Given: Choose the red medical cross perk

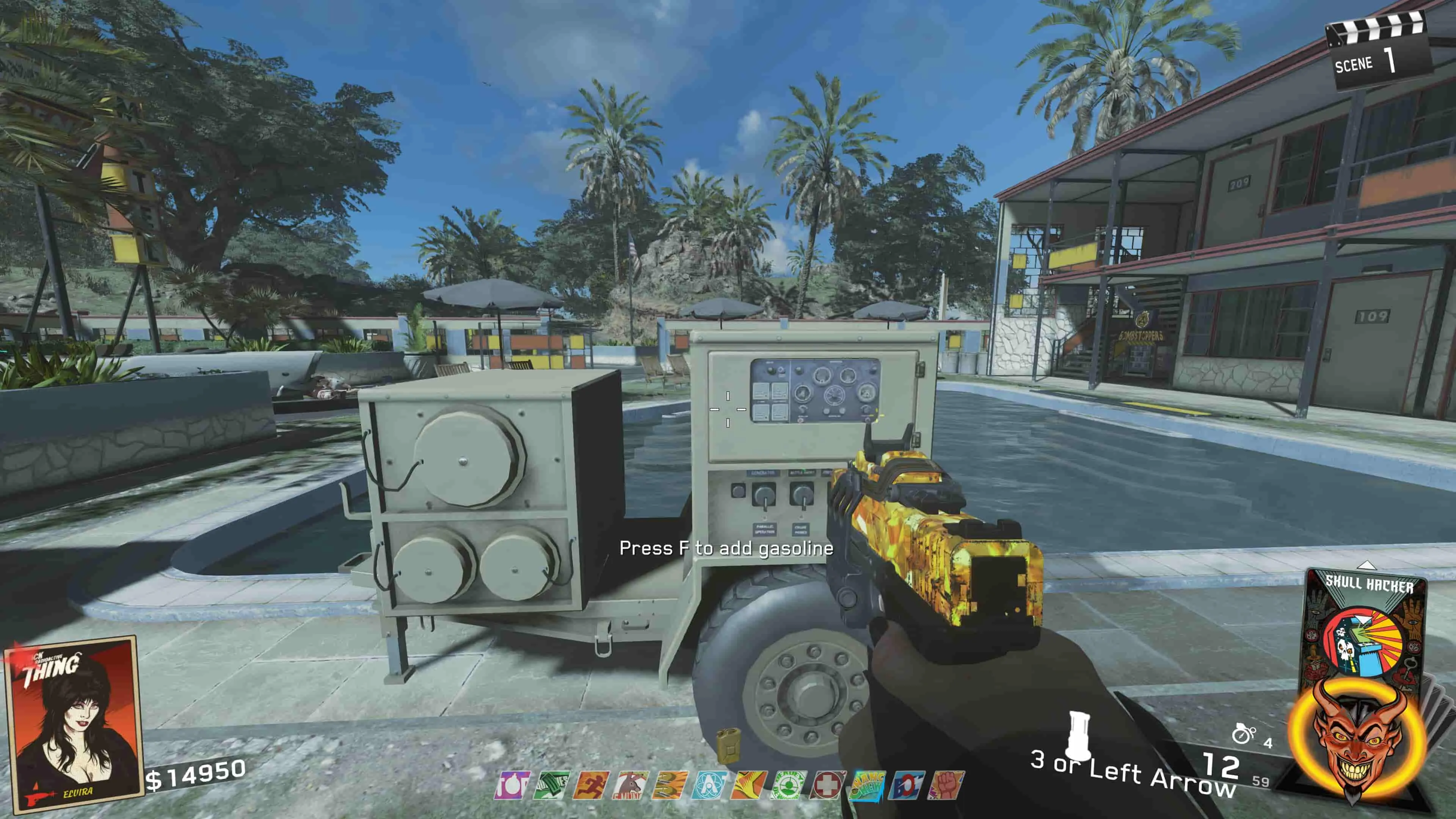Looking at the screenshot, I should point(827,785).
